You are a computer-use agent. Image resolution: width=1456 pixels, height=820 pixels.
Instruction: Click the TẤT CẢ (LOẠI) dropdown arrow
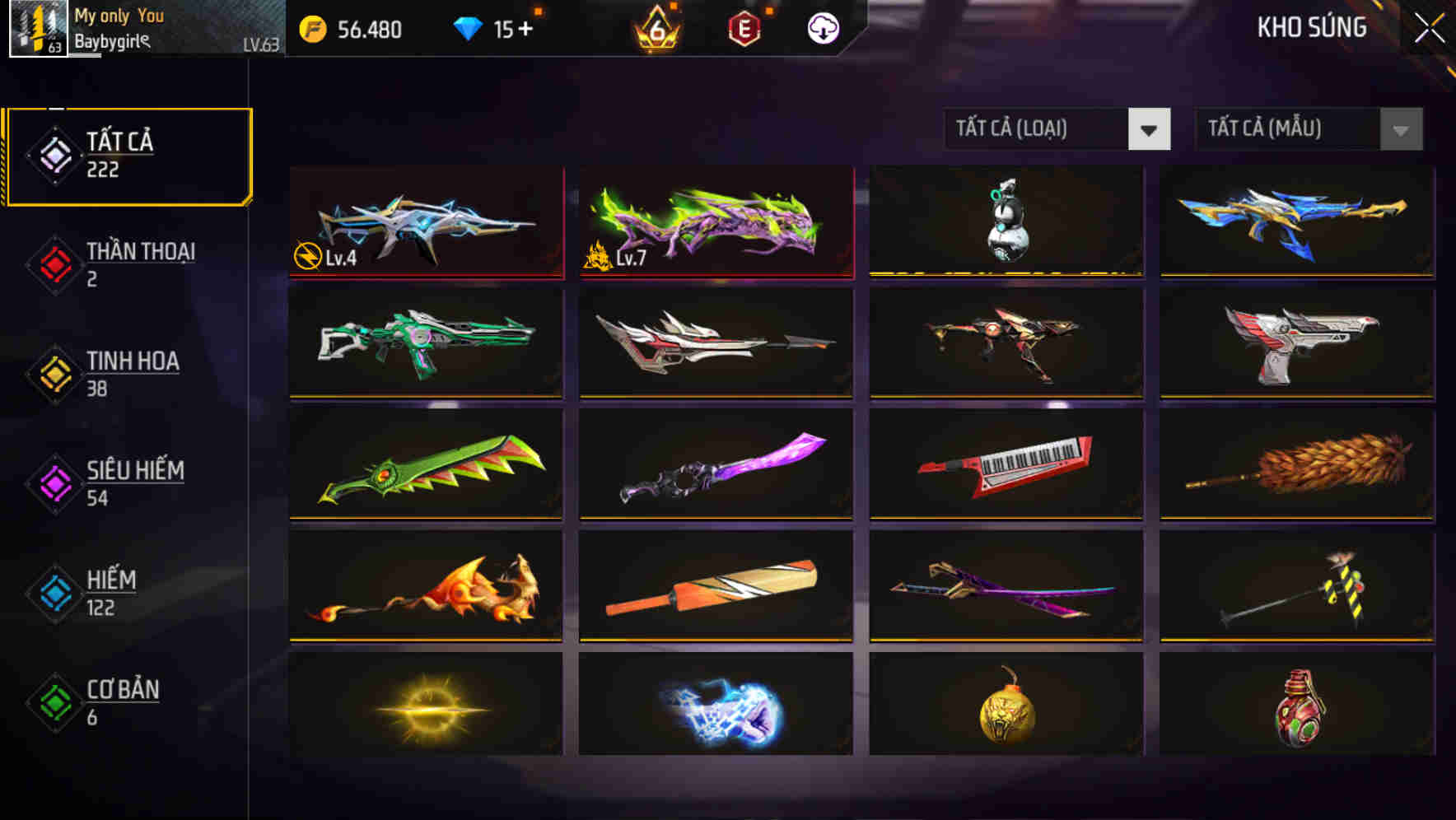click(1150, 129)
